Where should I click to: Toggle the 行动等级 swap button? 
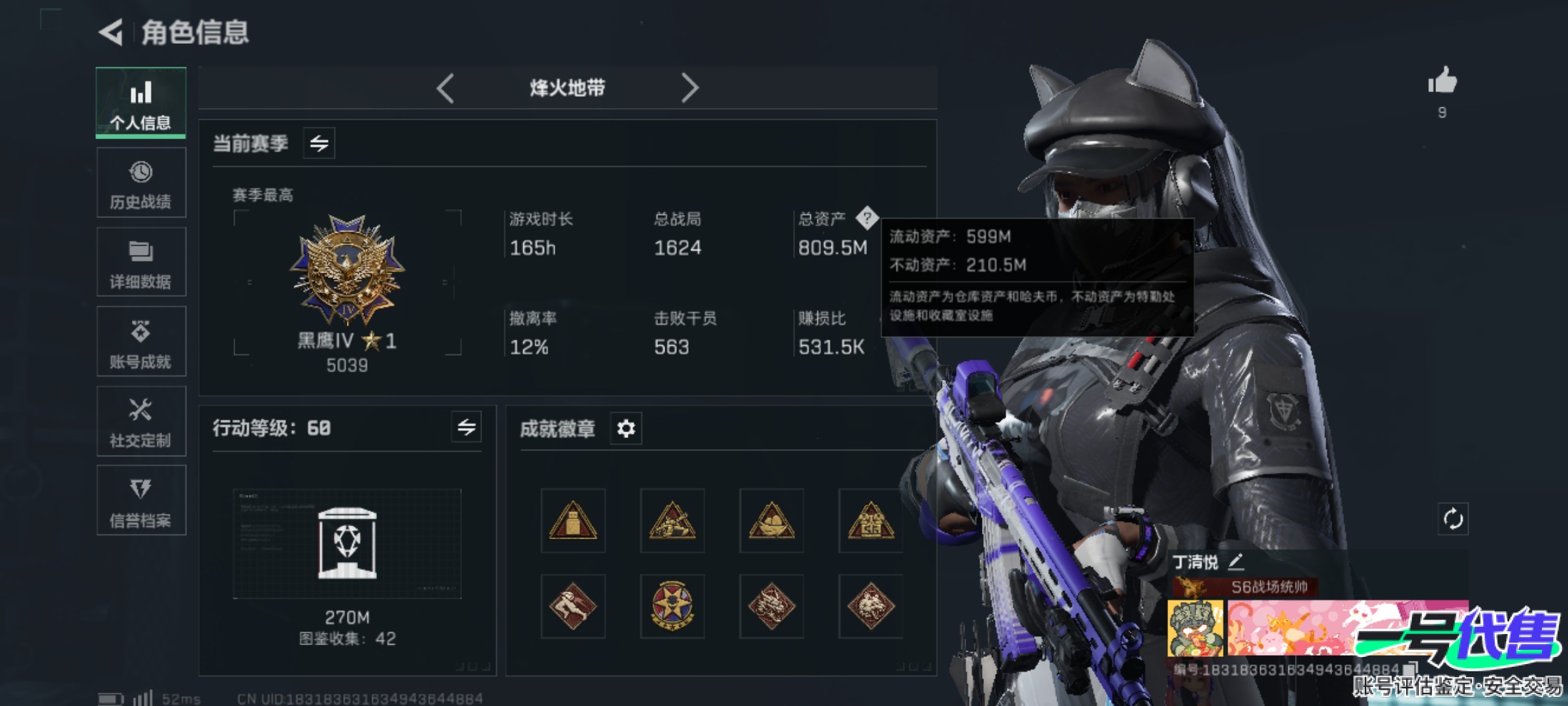pyautogui.click(x=466, y=428)
